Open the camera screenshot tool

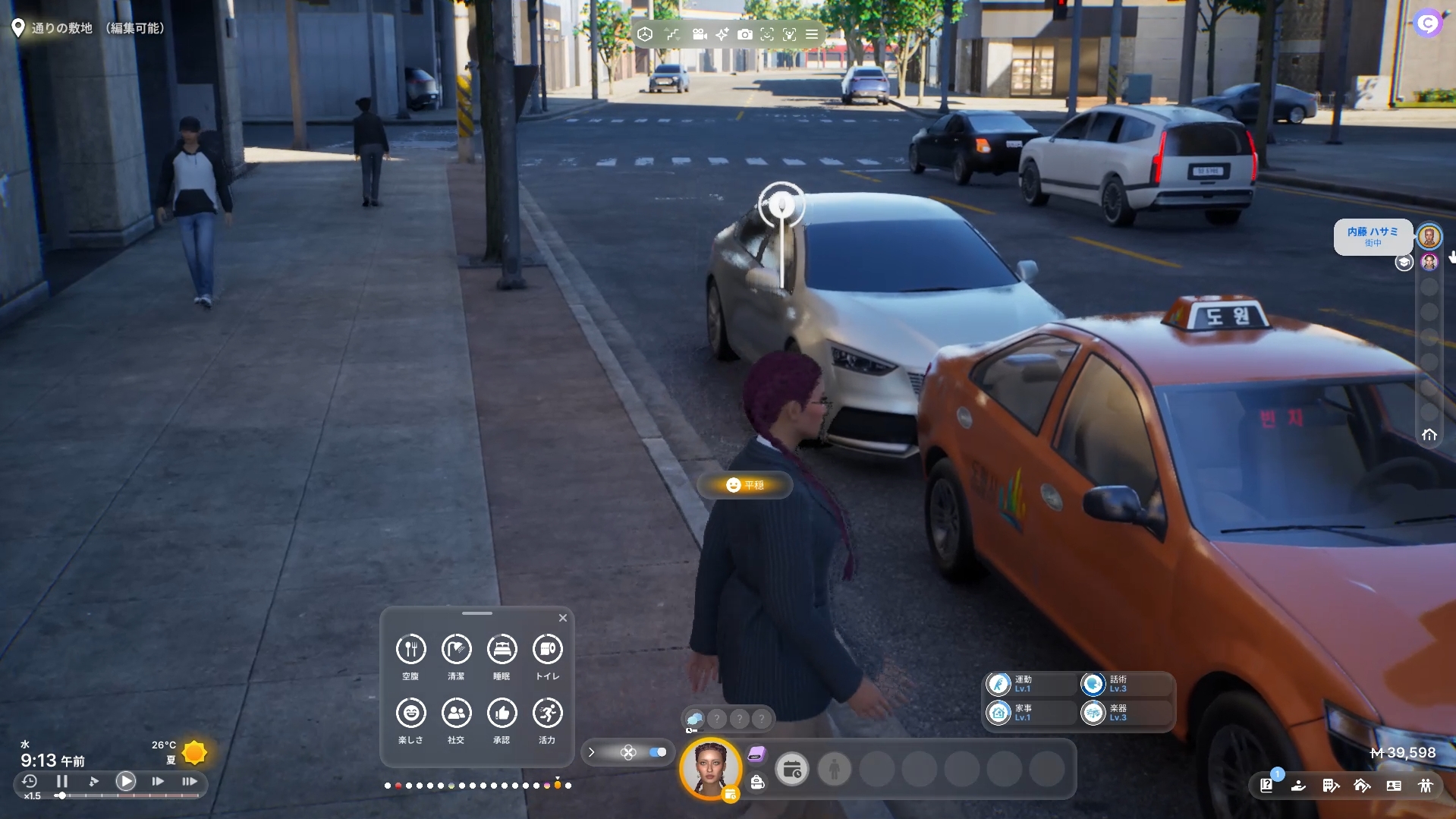[x=745, y=34]
